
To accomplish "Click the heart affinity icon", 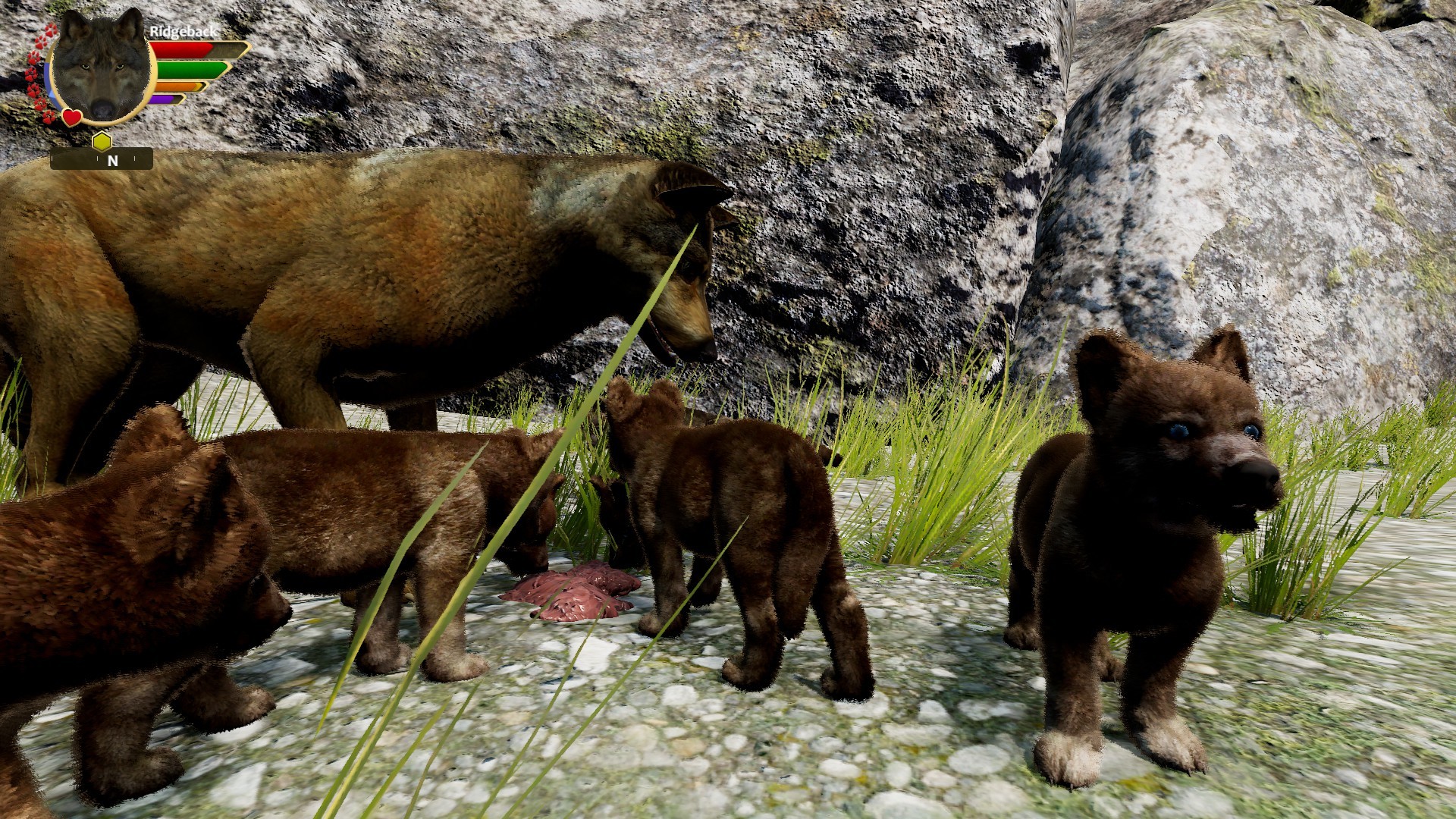I will pos(72,116).
